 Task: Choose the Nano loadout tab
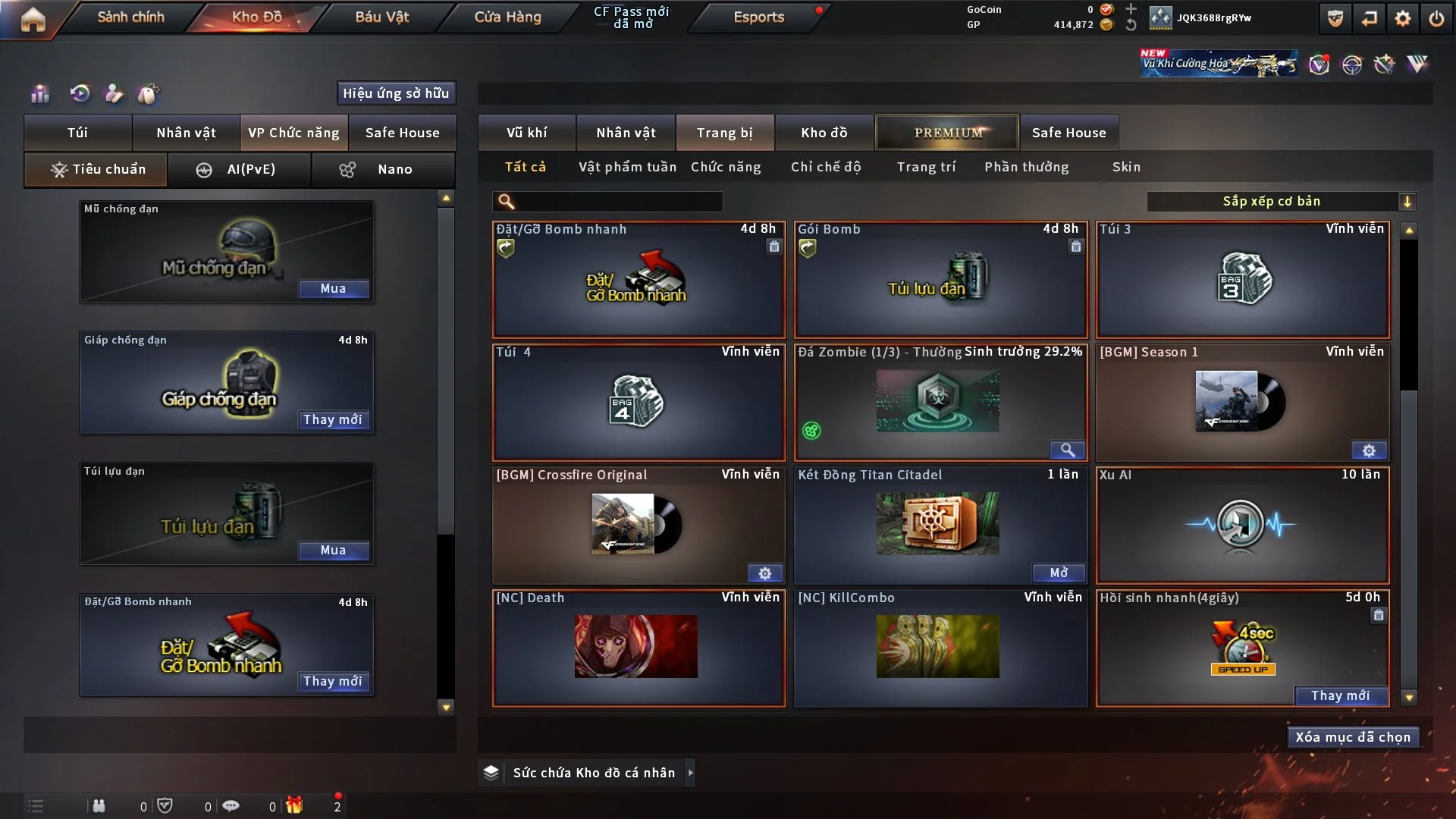tap(383, 169)
